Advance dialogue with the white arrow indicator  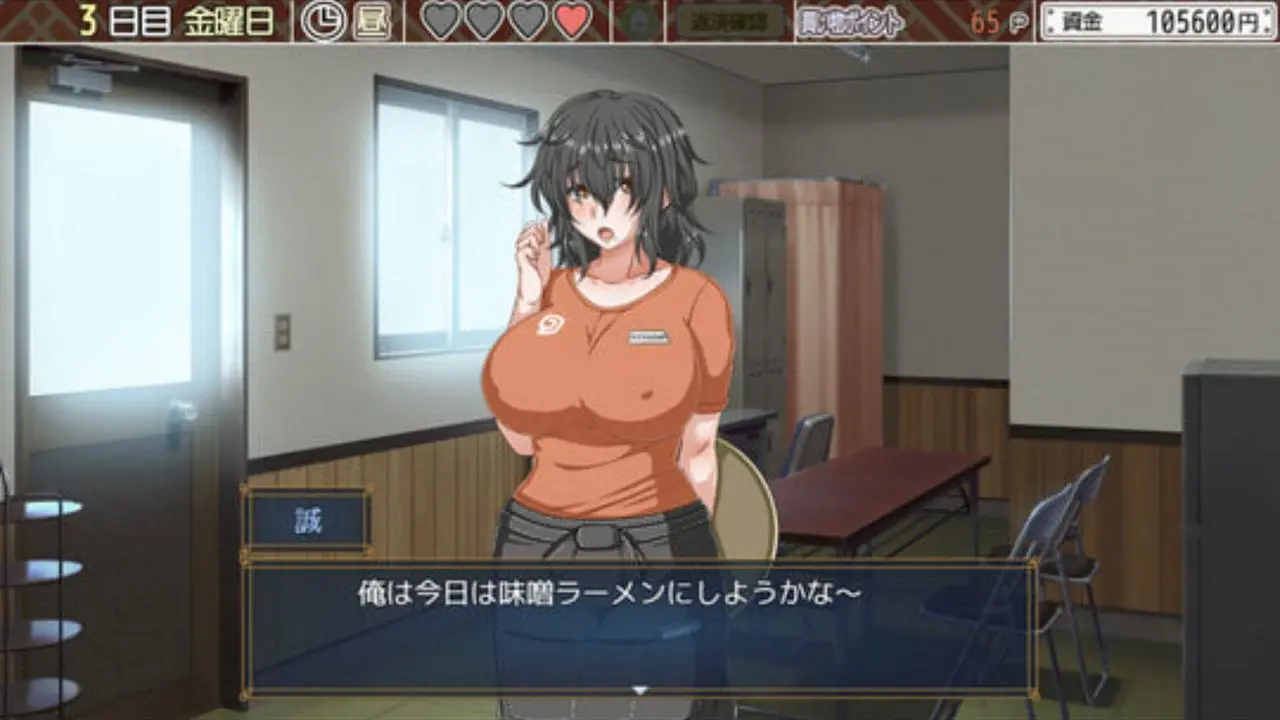click(641, 689)
